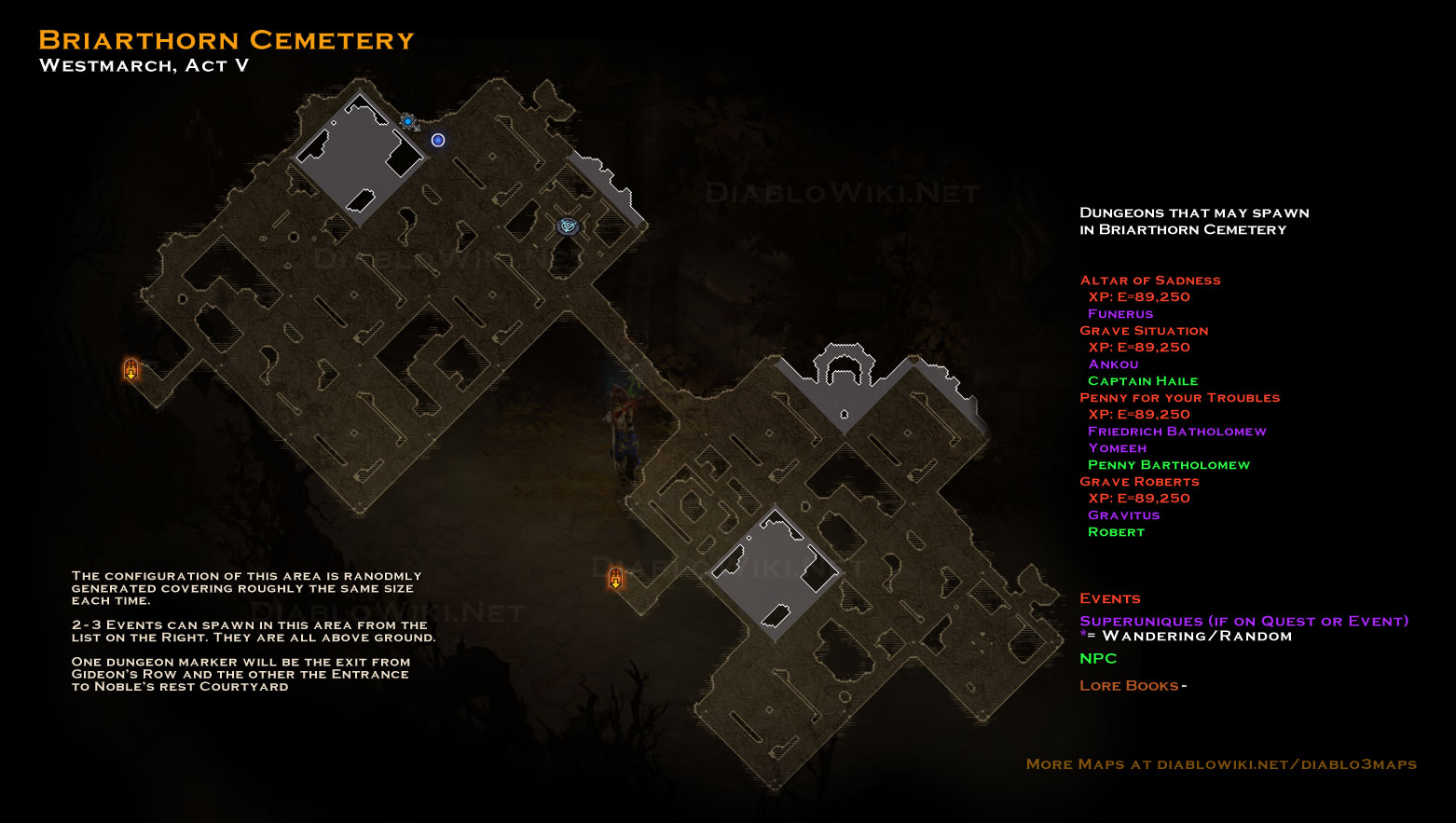The height and width of the screenshot is (823, 1456).
Task: Click the green NPC legend key
Action: pos(1098,658)
